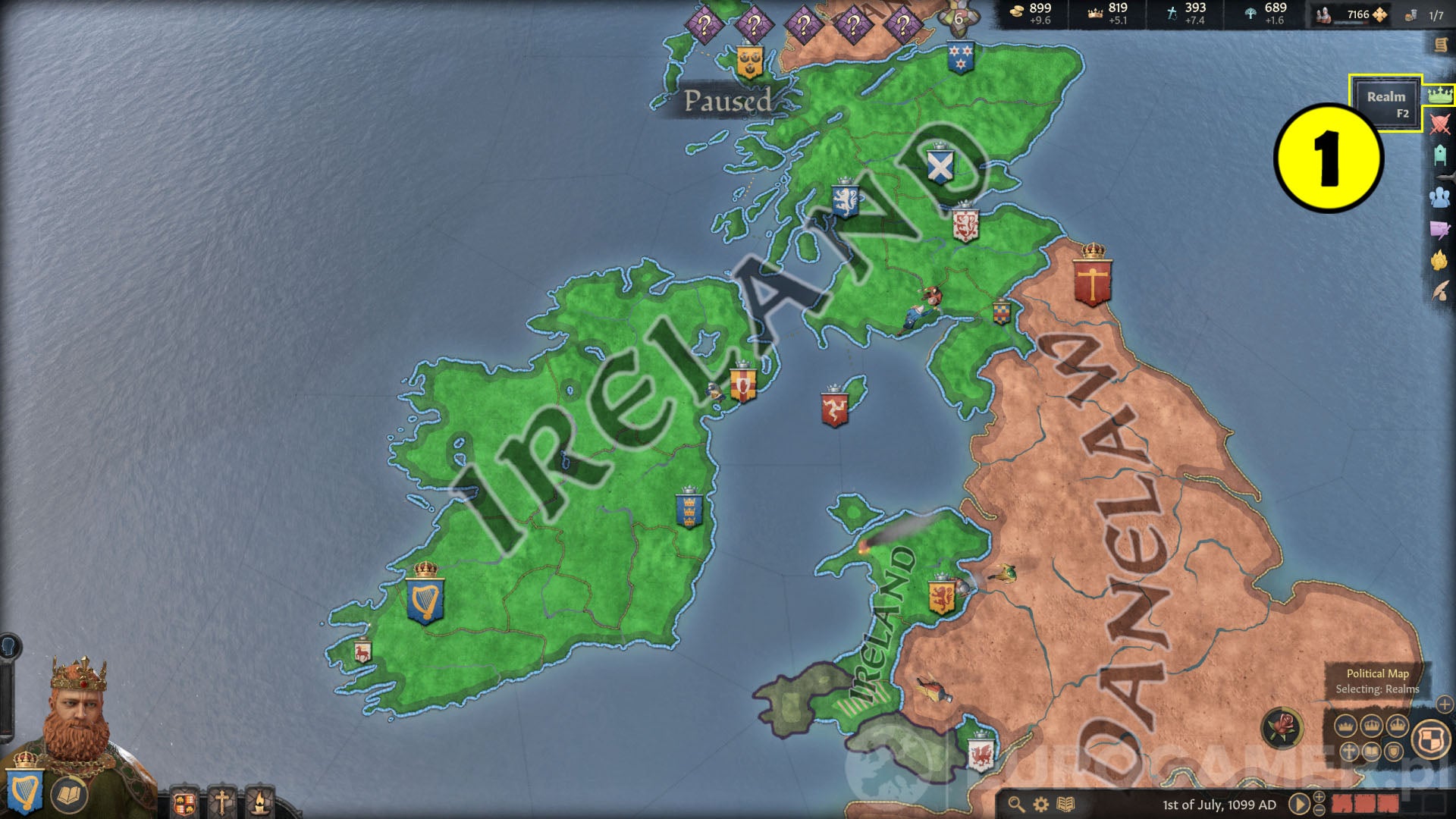This screenshot has width=1456, height=819.
Task: Click the zoom-in plus control
Action: coord(1319,796)
